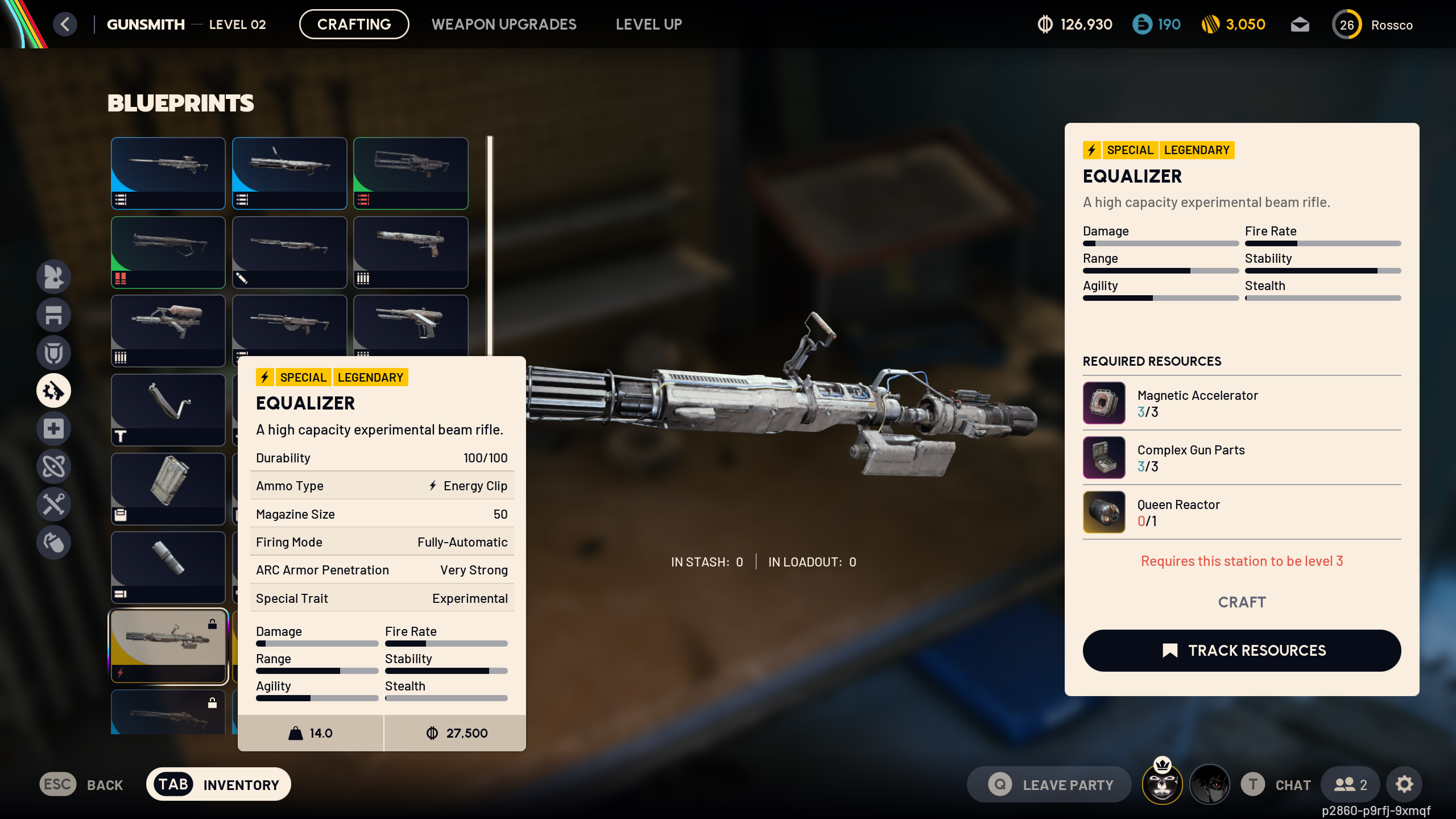1456x819 pixels.
Task: Open the Inventory
Action: point(218,784)
